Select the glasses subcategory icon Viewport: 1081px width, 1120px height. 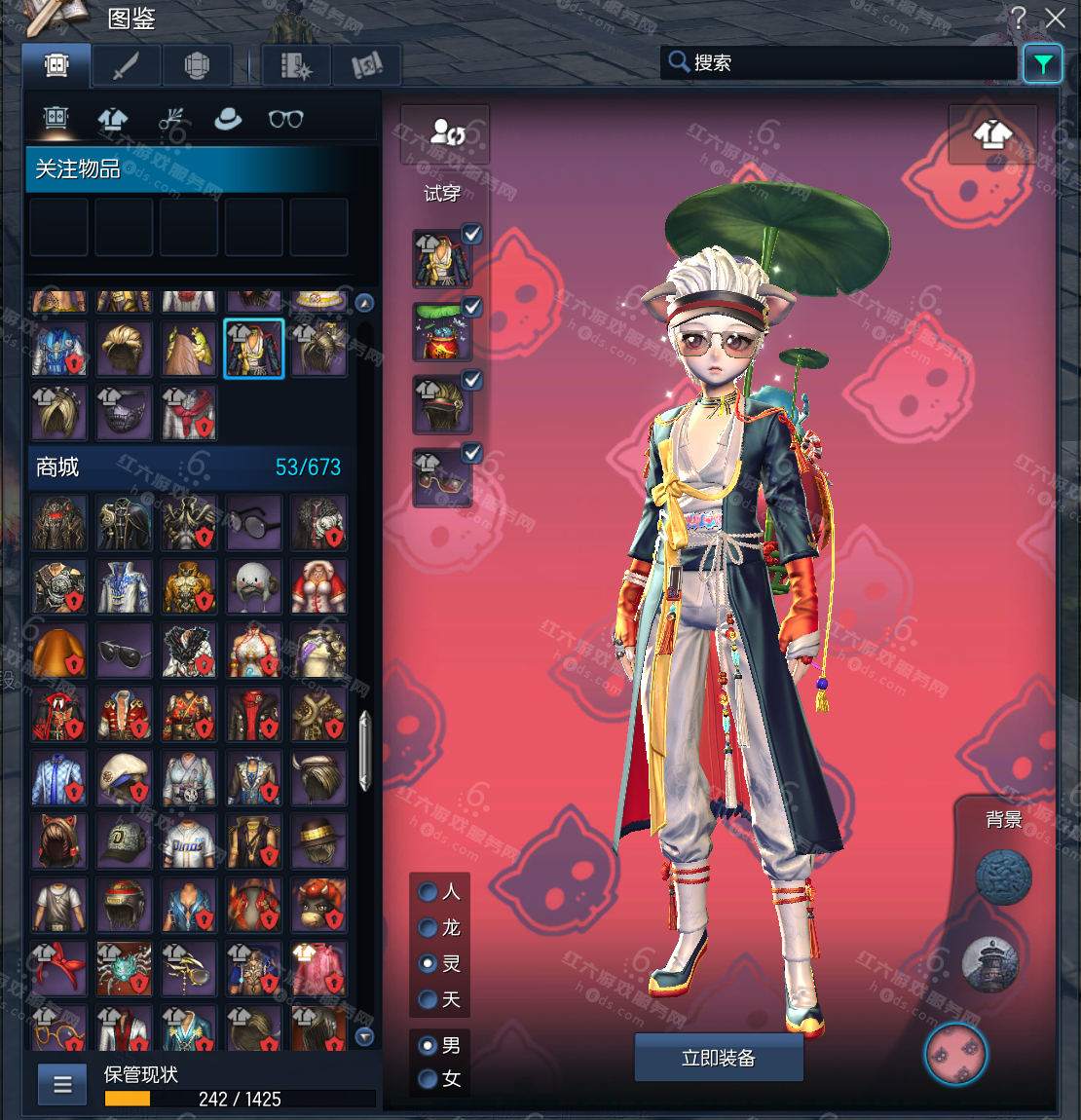point(285,119)
